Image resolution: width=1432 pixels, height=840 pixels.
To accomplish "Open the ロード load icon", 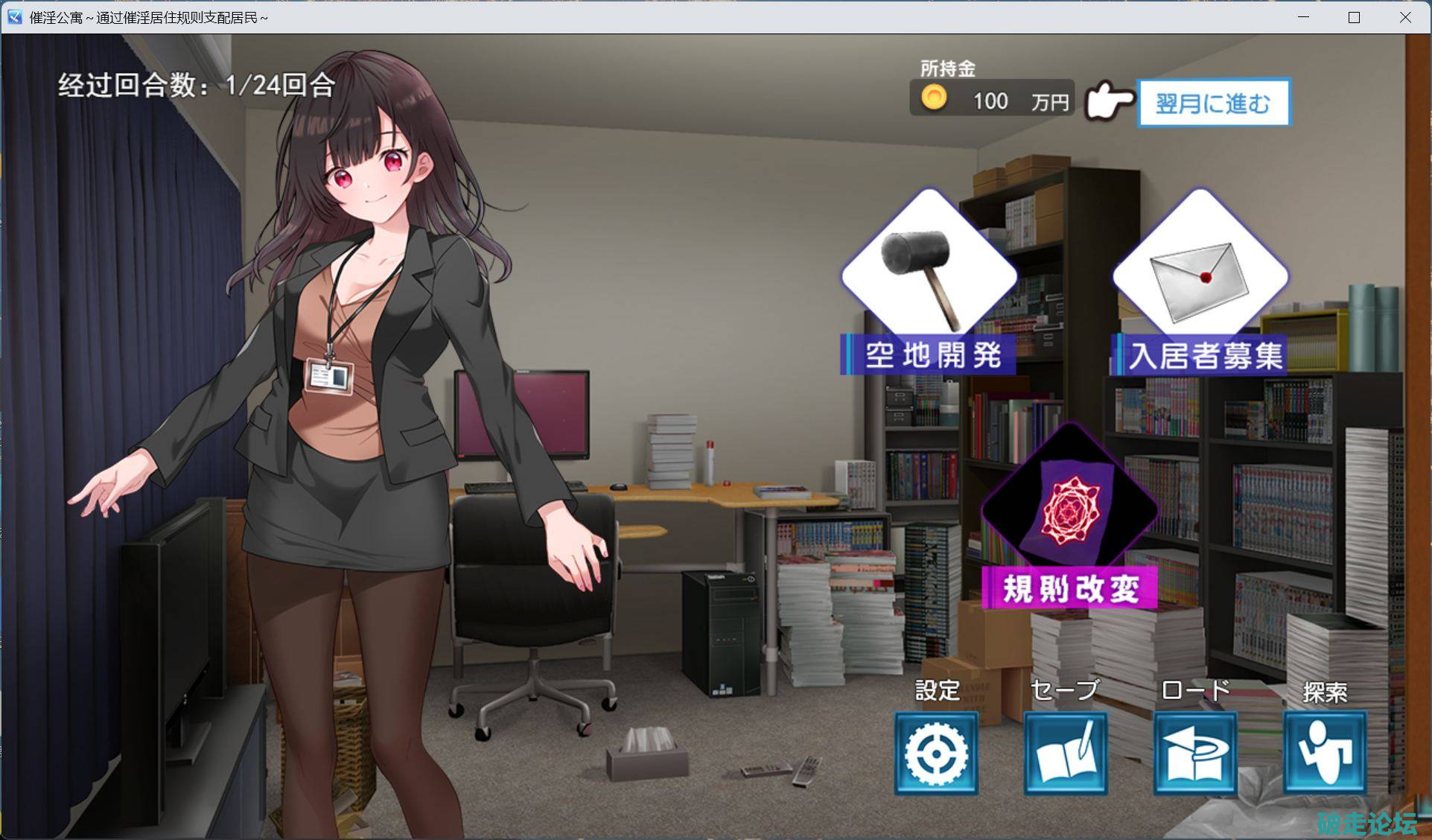I will pos(1194,753).
